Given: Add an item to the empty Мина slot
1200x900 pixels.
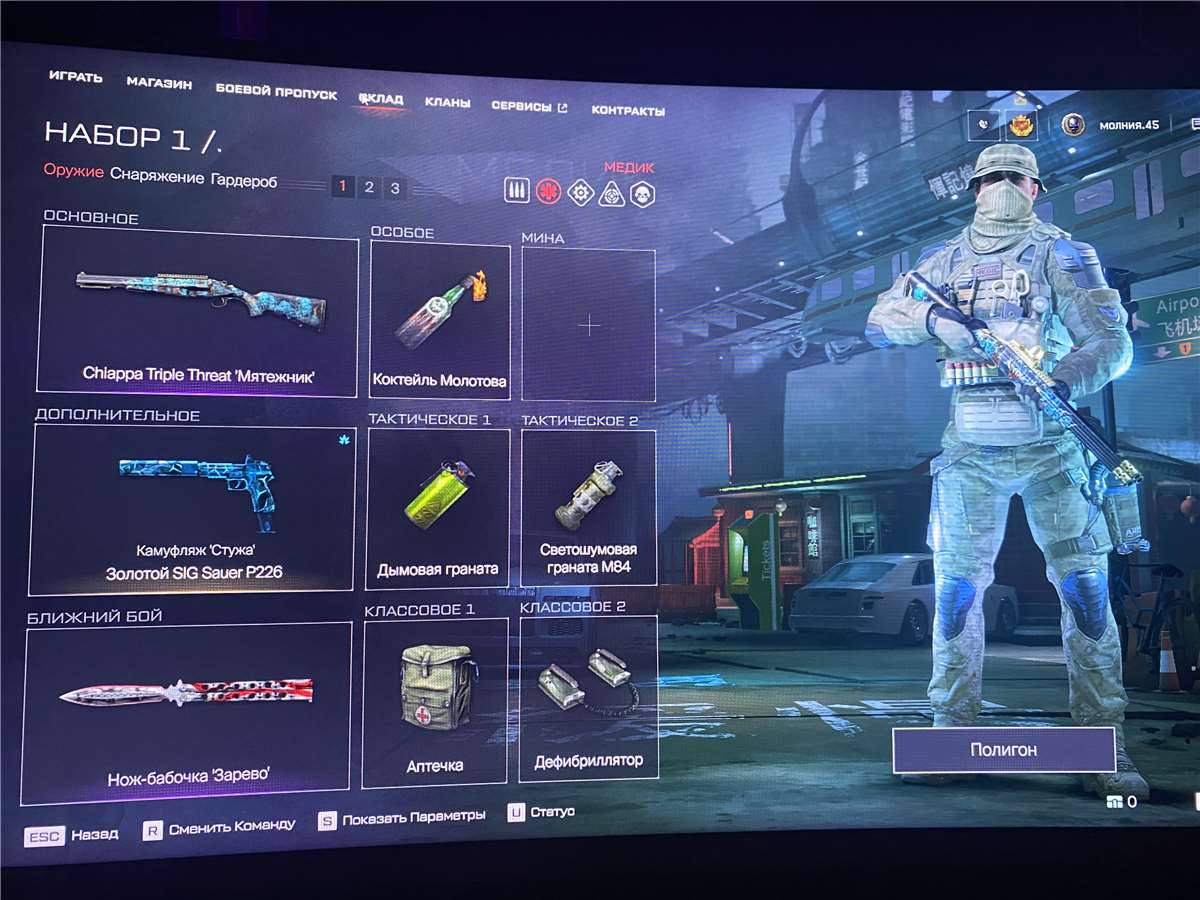Looking at the screenshot, I should [589, 325].
